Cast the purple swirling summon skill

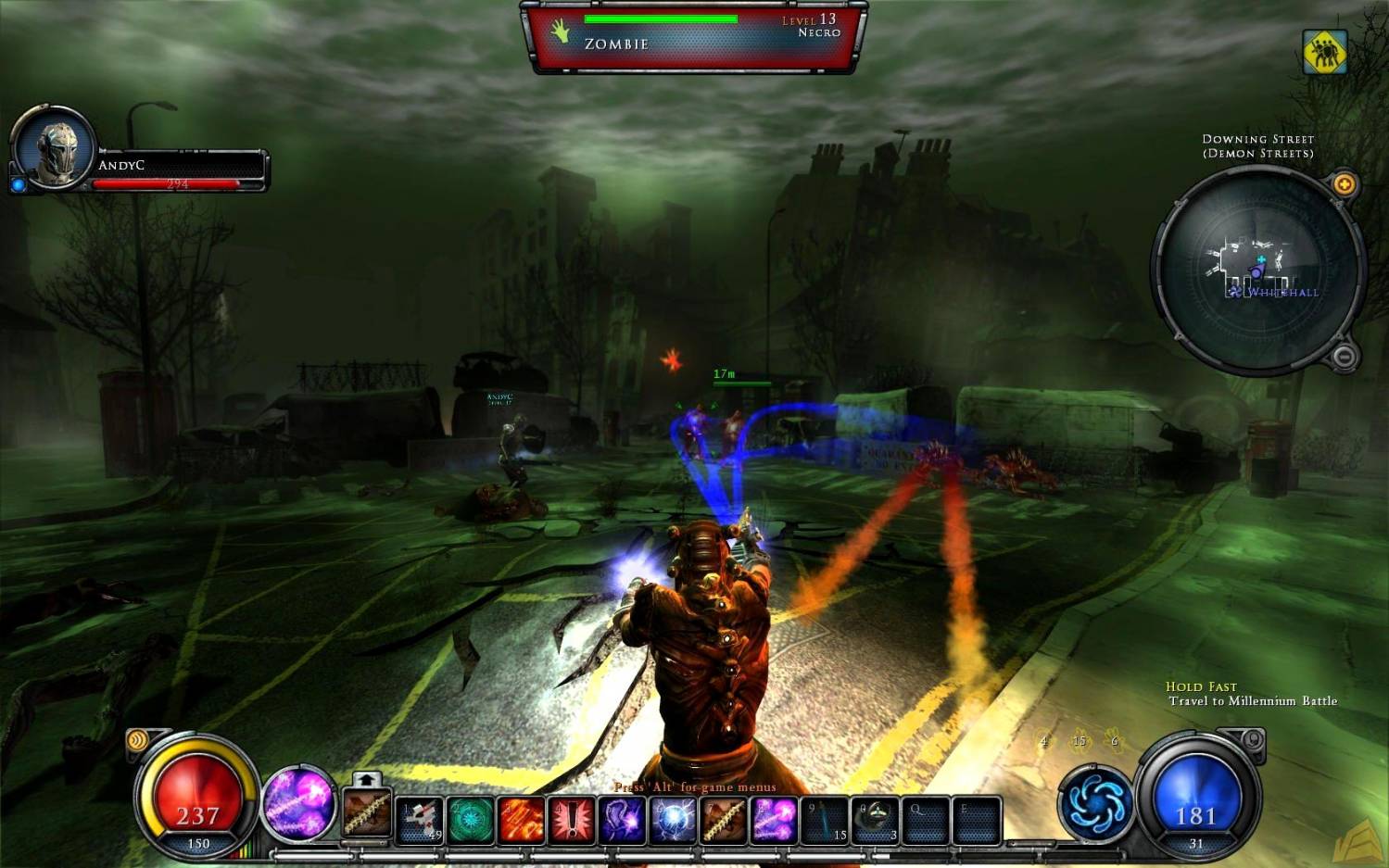(622, 821)
